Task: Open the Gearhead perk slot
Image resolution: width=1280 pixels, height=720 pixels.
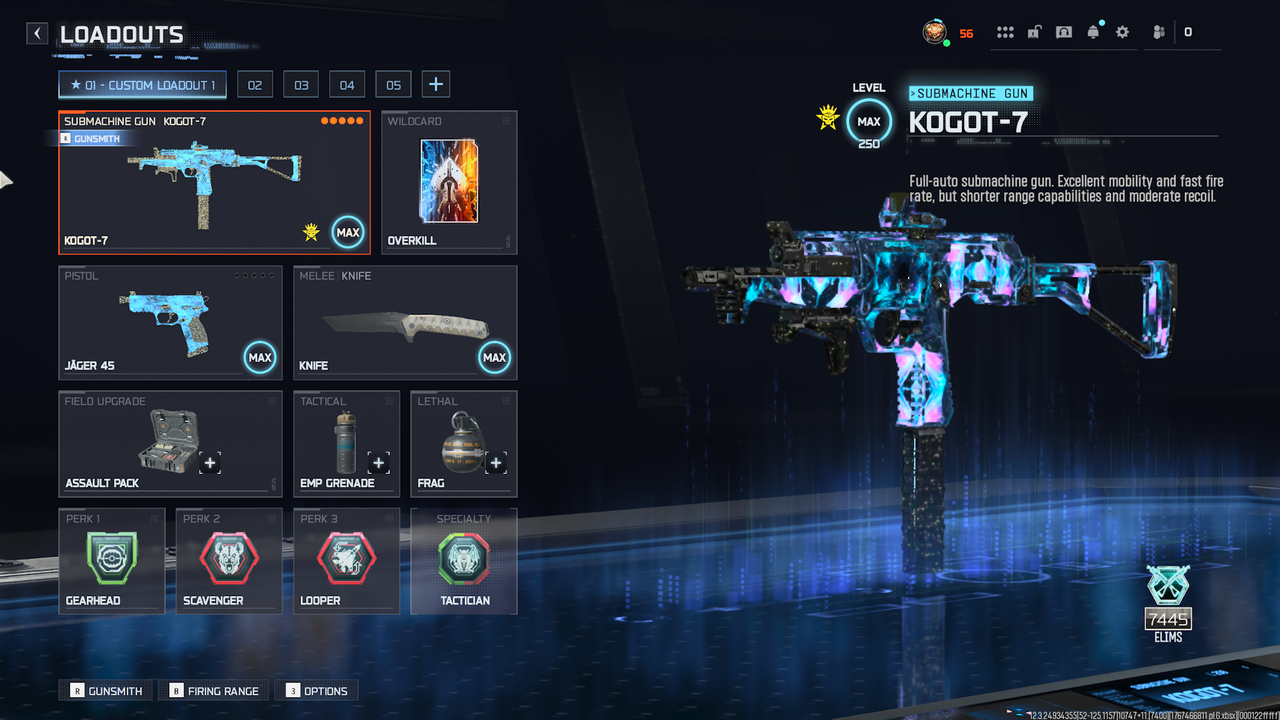Action: 111,560
